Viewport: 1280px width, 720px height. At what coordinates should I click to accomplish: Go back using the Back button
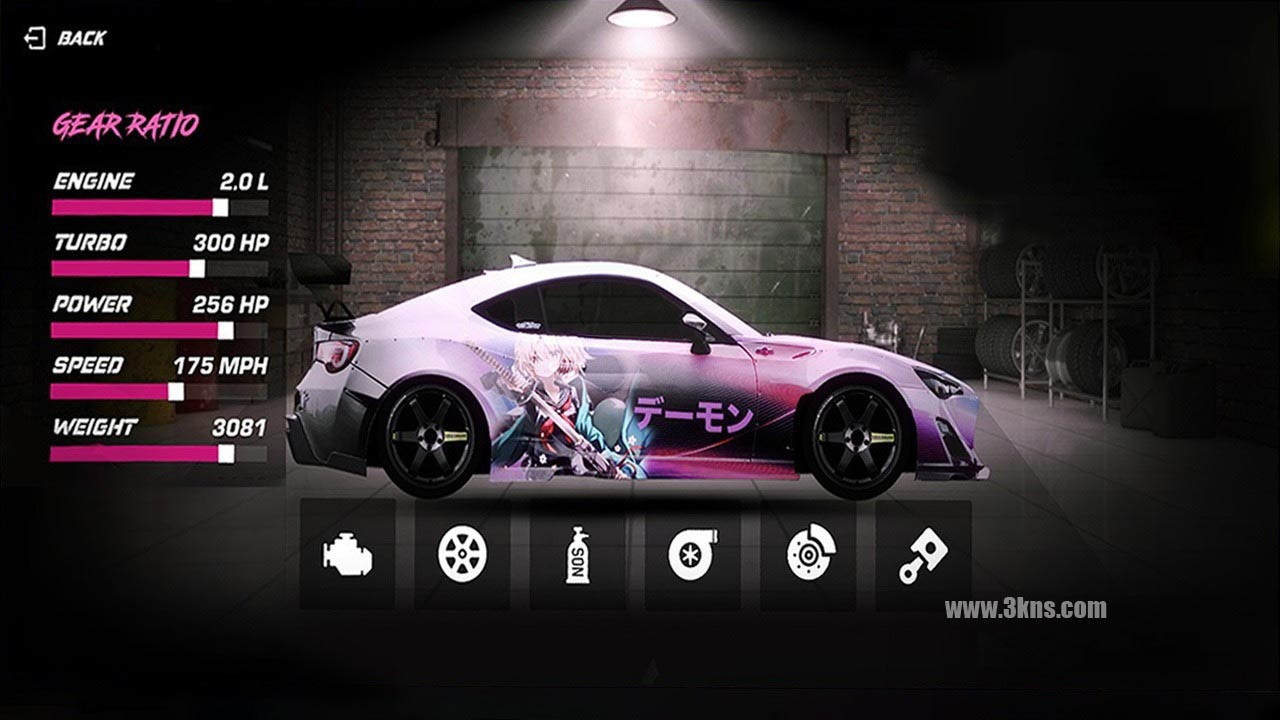[66, 39]
